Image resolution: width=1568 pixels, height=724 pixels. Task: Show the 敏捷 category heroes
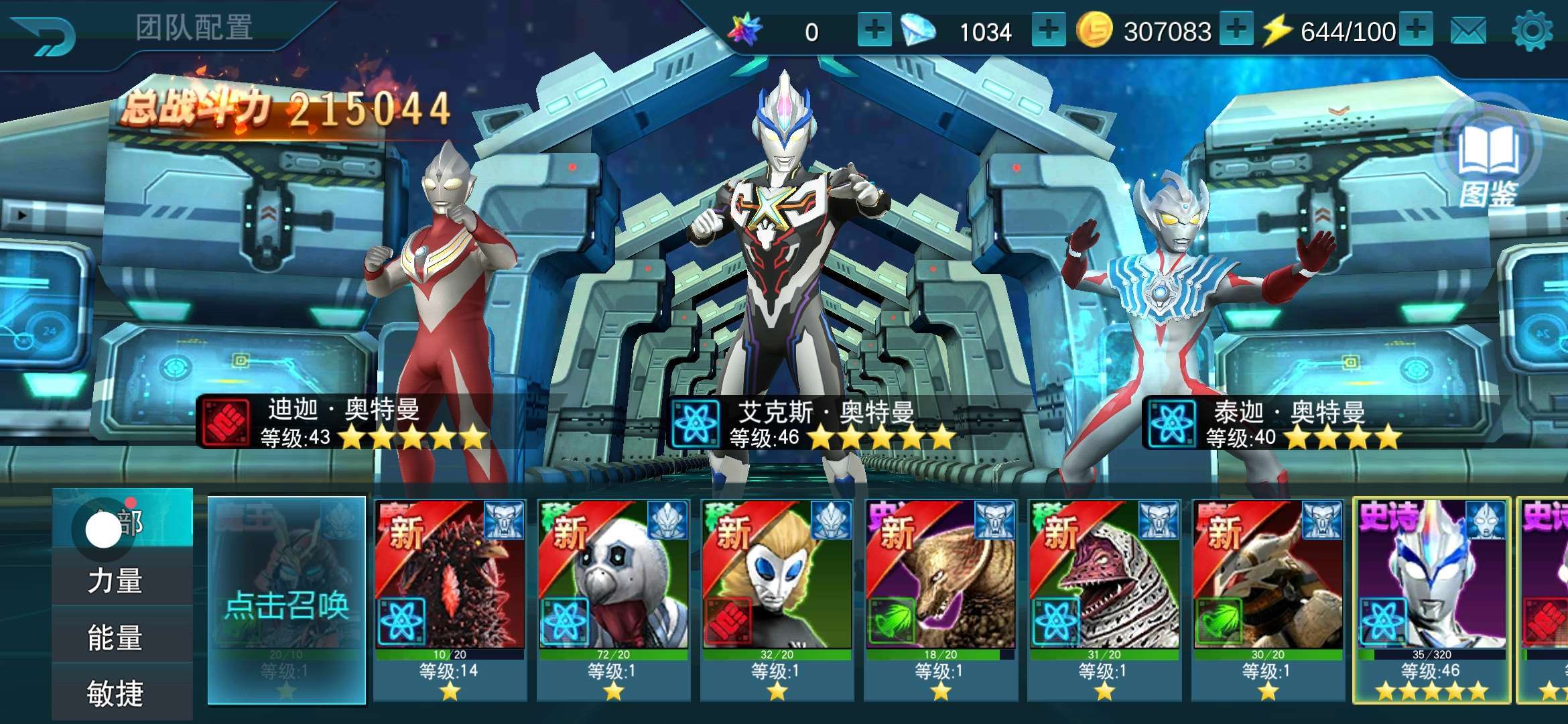click(x=115, y=693)
